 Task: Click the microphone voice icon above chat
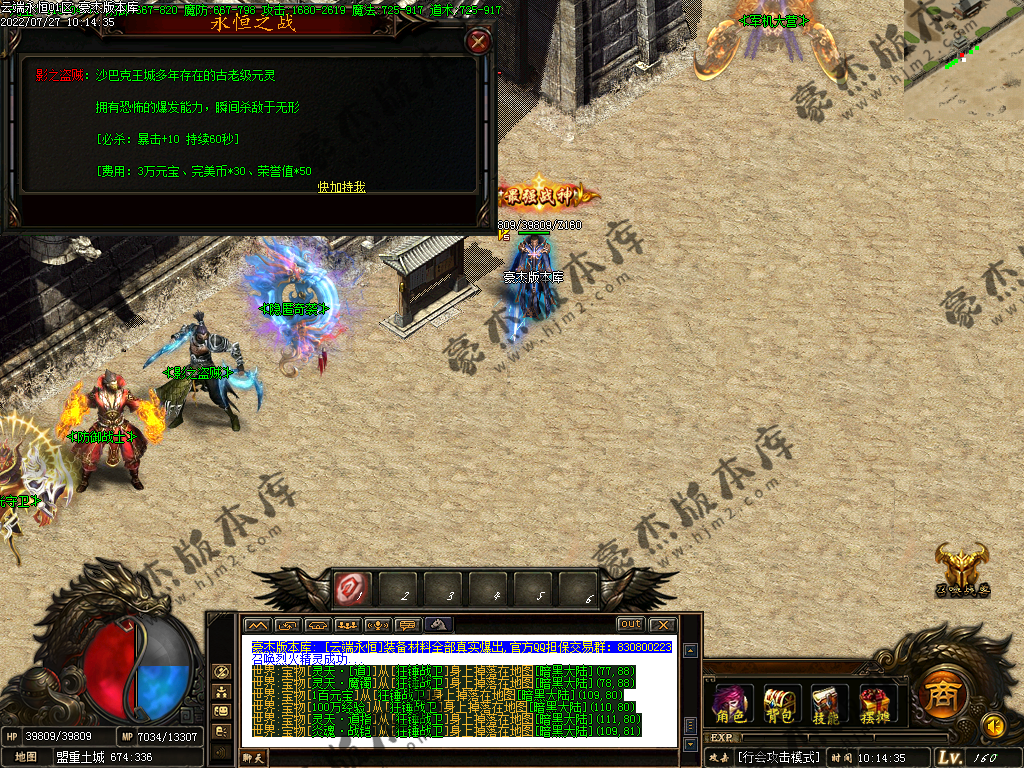click(x=378, y=625)
